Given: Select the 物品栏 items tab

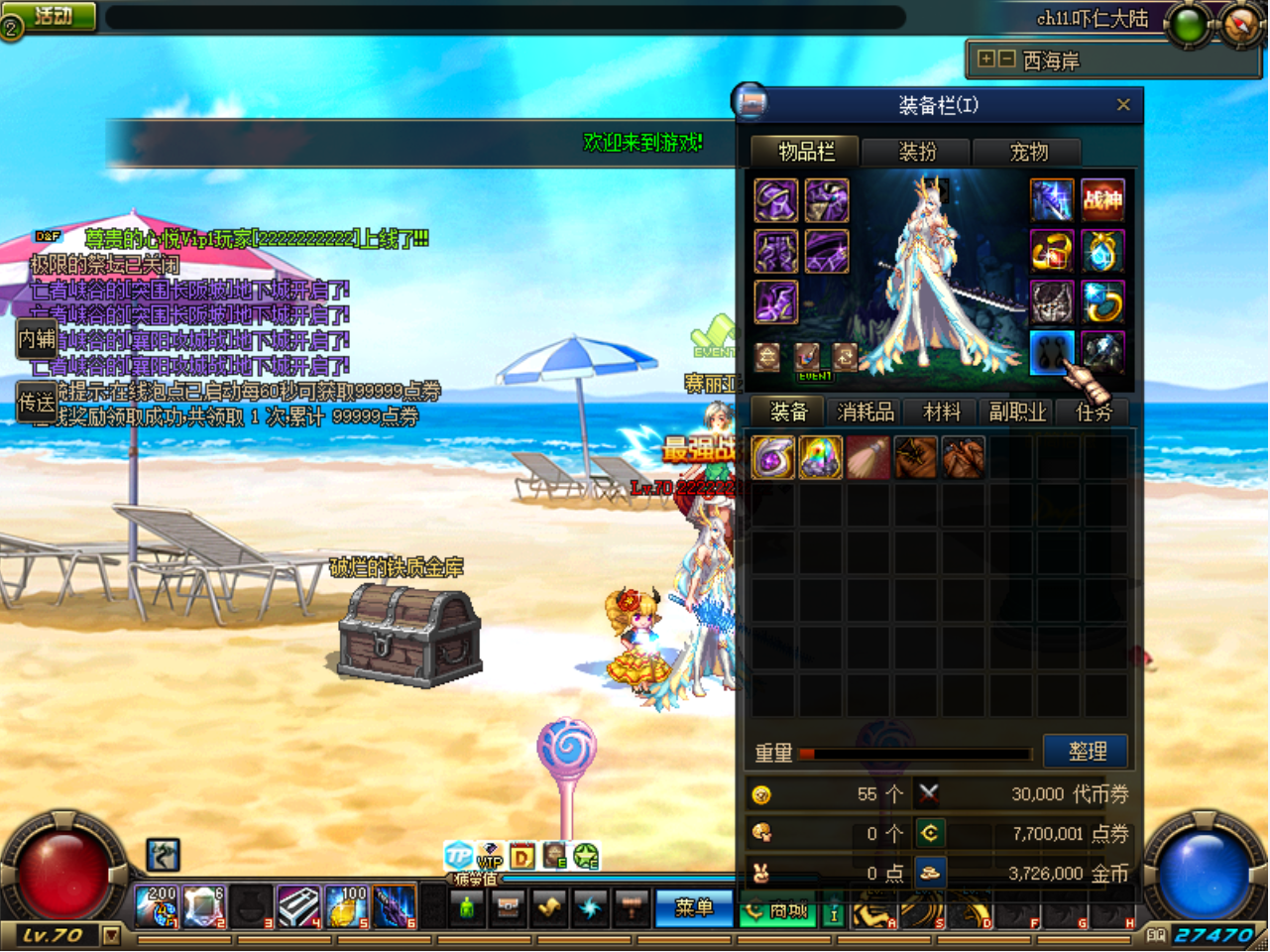Looking at the screenshot, I should pos(806,152).
